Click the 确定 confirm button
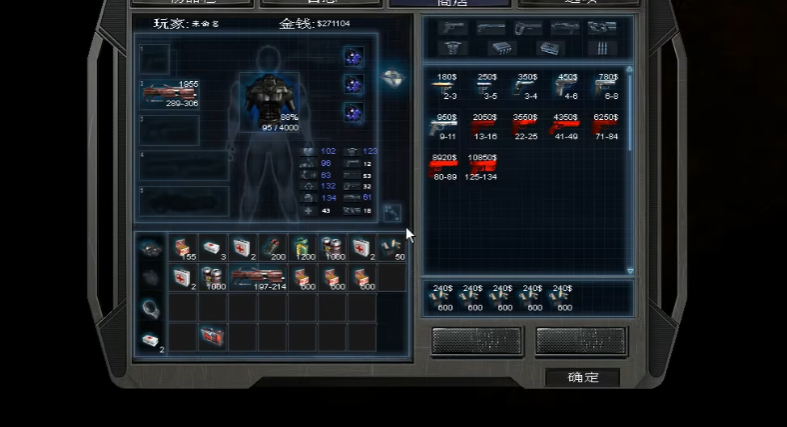Screen dimensions: 787x427 coord(582,377)
